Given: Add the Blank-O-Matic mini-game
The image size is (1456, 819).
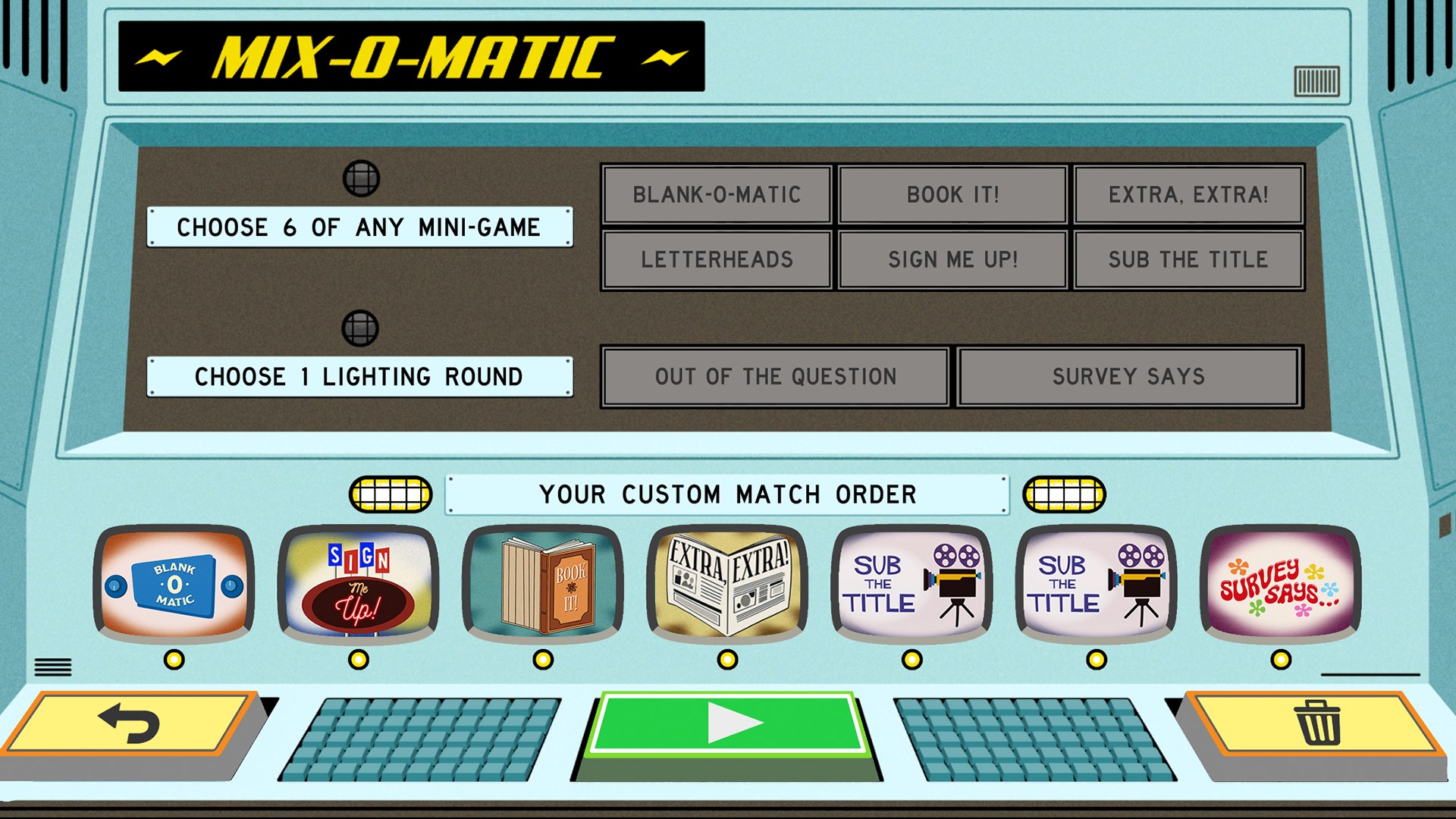Looking at the screenshot, I should 717,195.
